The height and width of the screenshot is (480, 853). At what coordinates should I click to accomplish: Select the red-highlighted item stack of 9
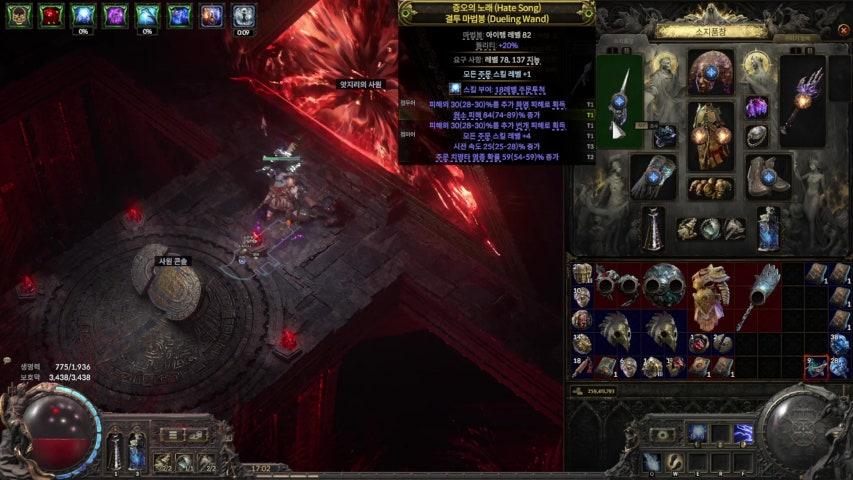point(816,368)
